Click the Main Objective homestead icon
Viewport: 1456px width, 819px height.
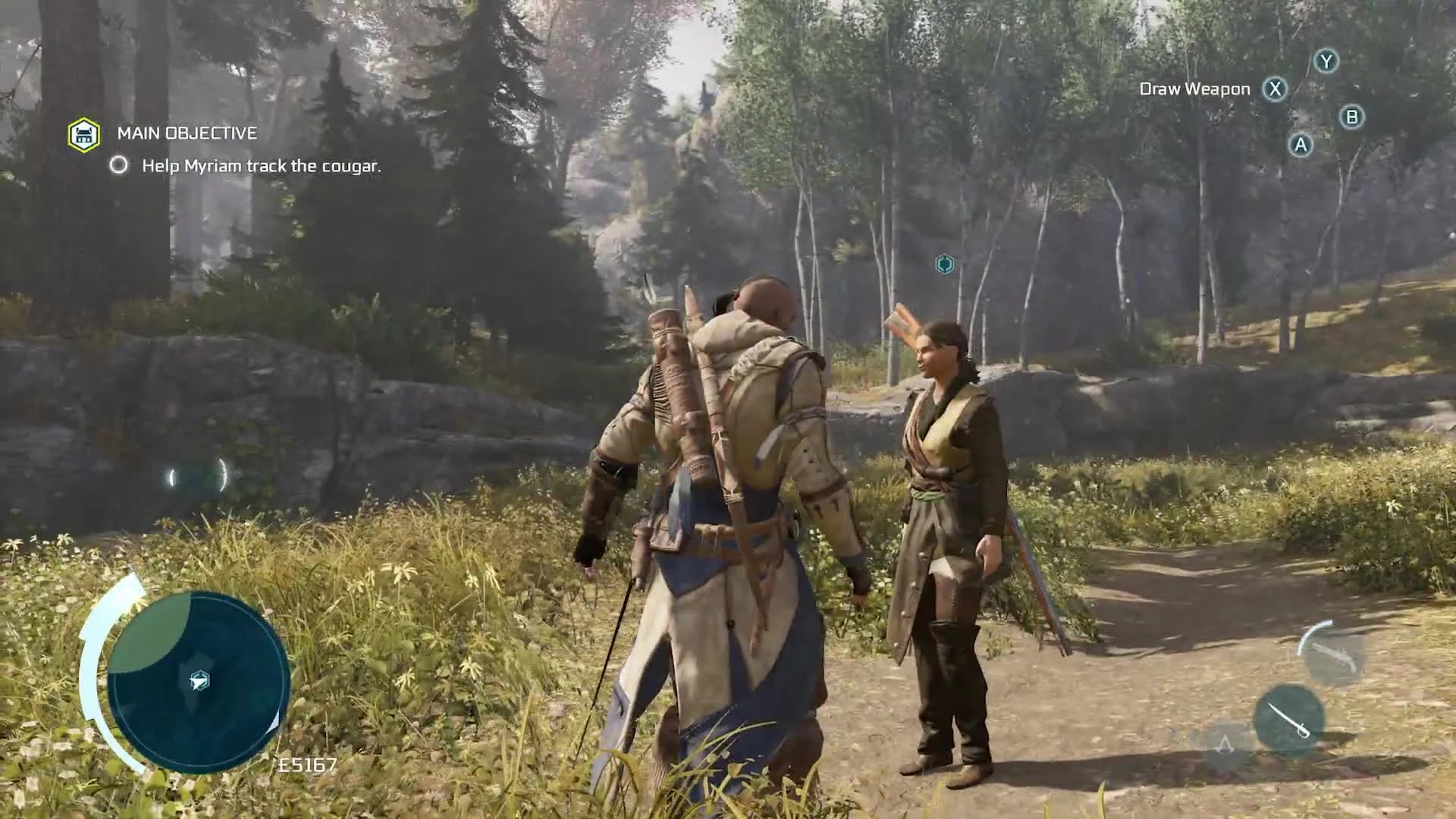[x=83, y=135]
